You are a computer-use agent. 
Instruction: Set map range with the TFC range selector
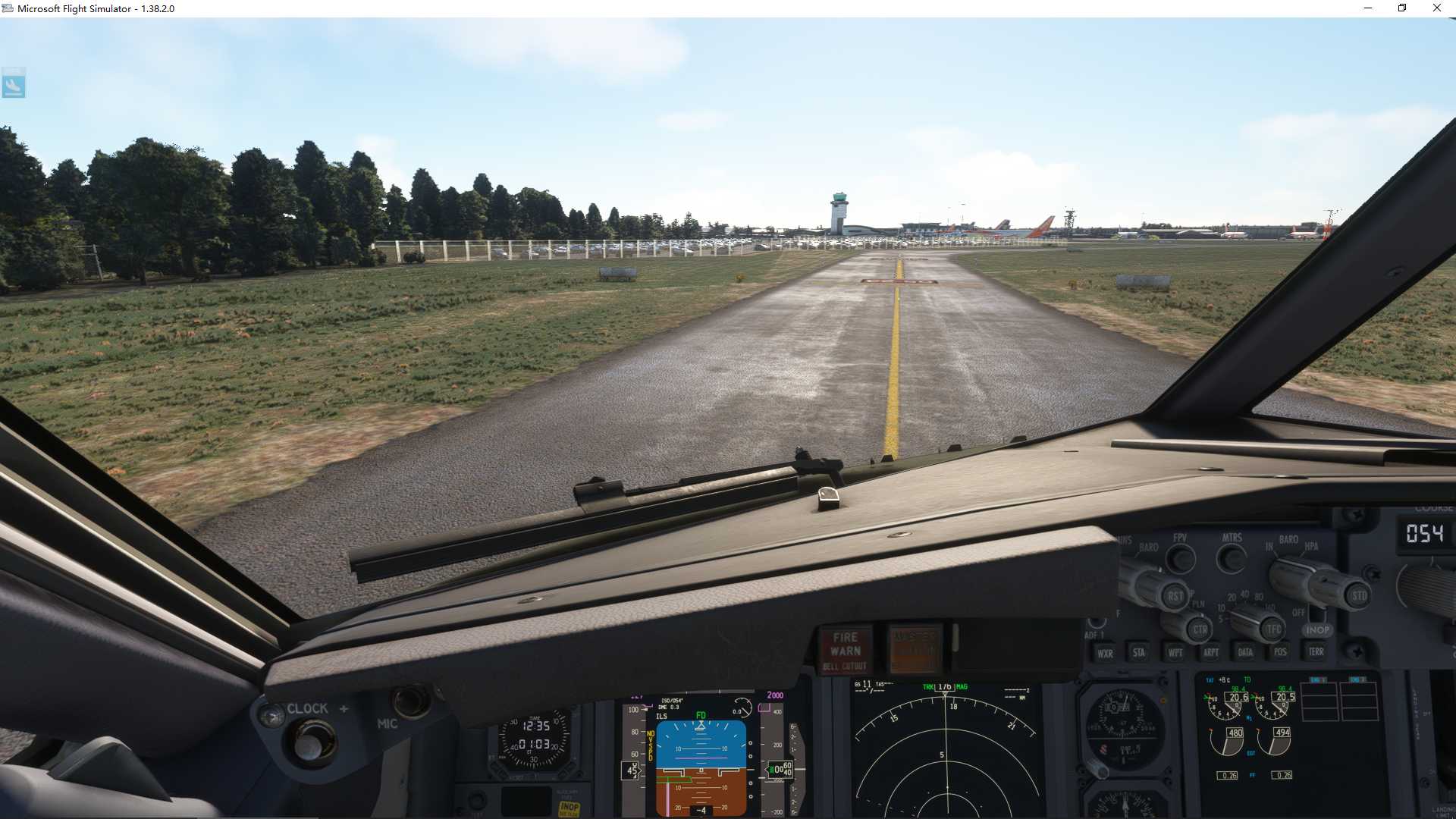[x=1272, y=629]
